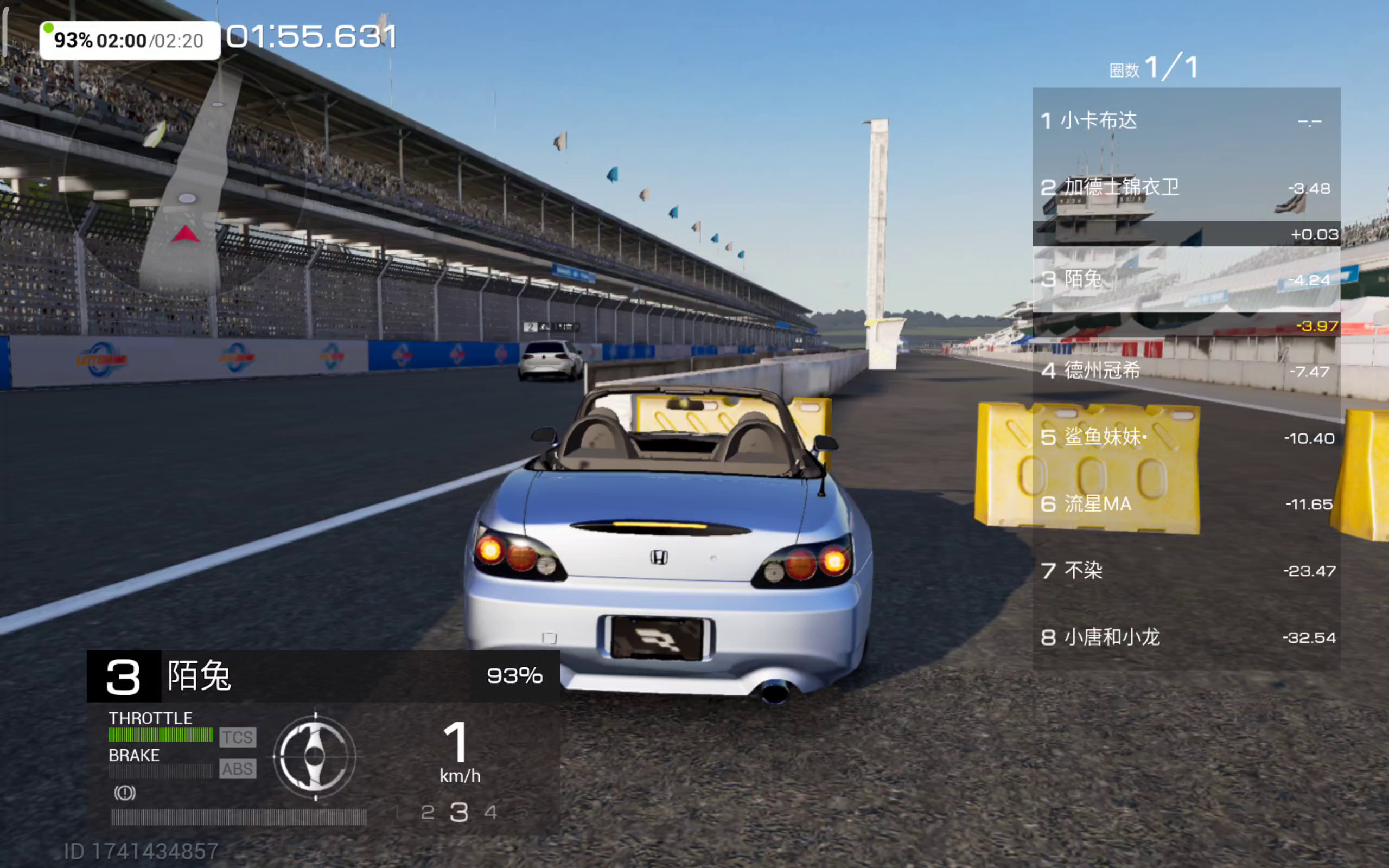Click the 陌兔 driver name panel

323,676
